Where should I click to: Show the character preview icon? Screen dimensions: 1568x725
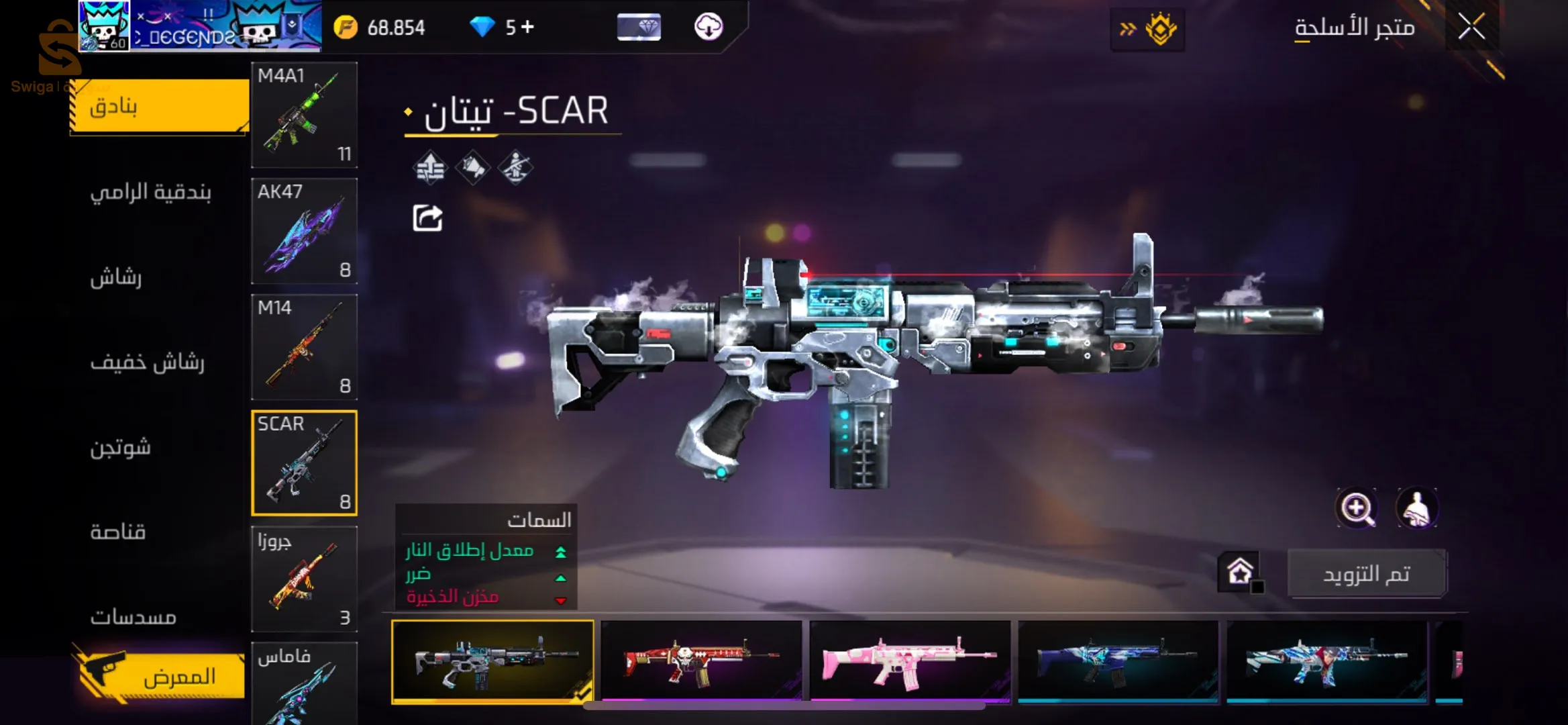tap(1417, 508)
